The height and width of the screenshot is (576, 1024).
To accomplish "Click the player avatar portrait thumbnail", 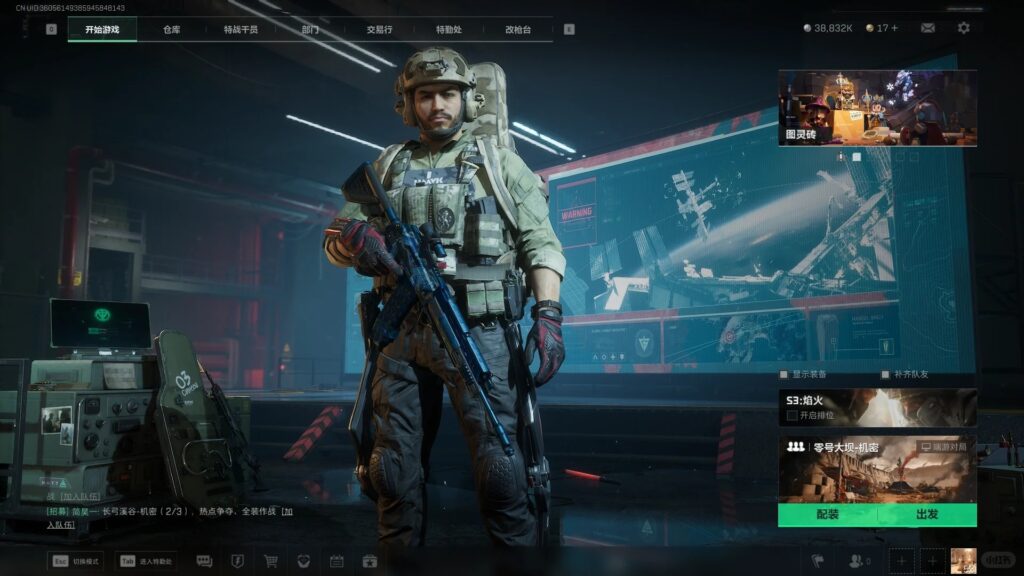I will pos(963,561).
